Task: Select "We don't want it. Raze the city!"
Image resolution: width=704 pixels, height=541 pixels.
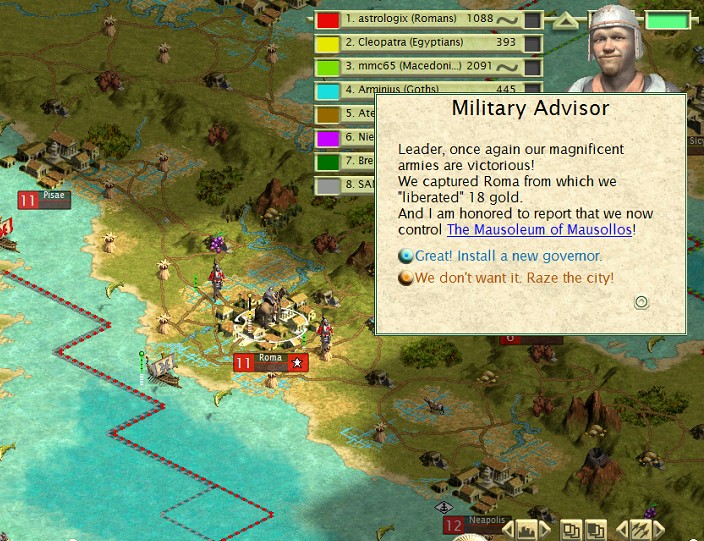Action: [514, 277]
